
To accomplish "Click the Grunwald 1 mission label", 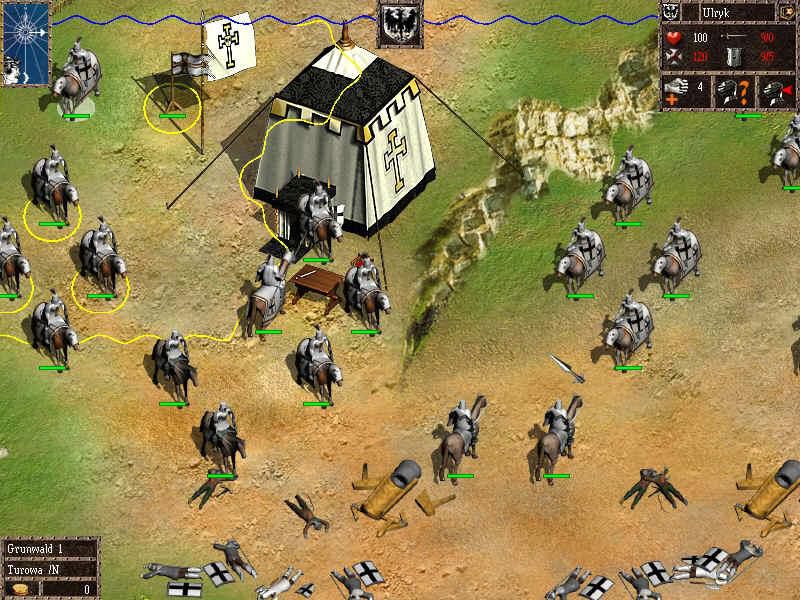I will pyautogui.click(x=36, y=549).
